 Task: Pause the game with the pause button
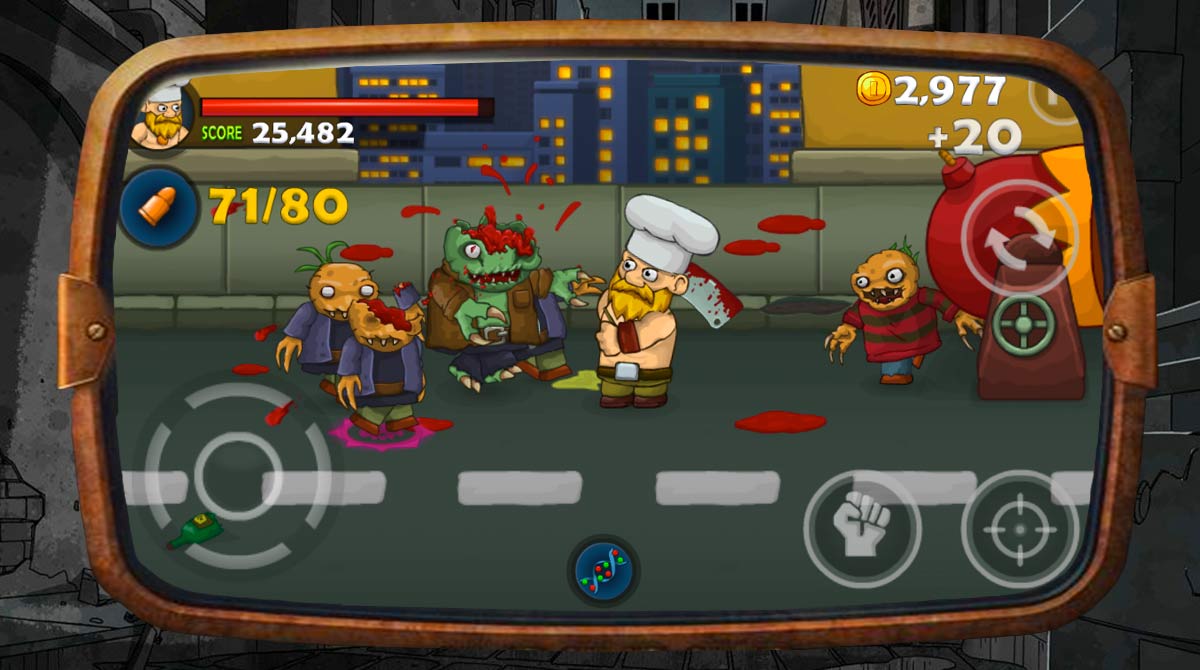1053,96
